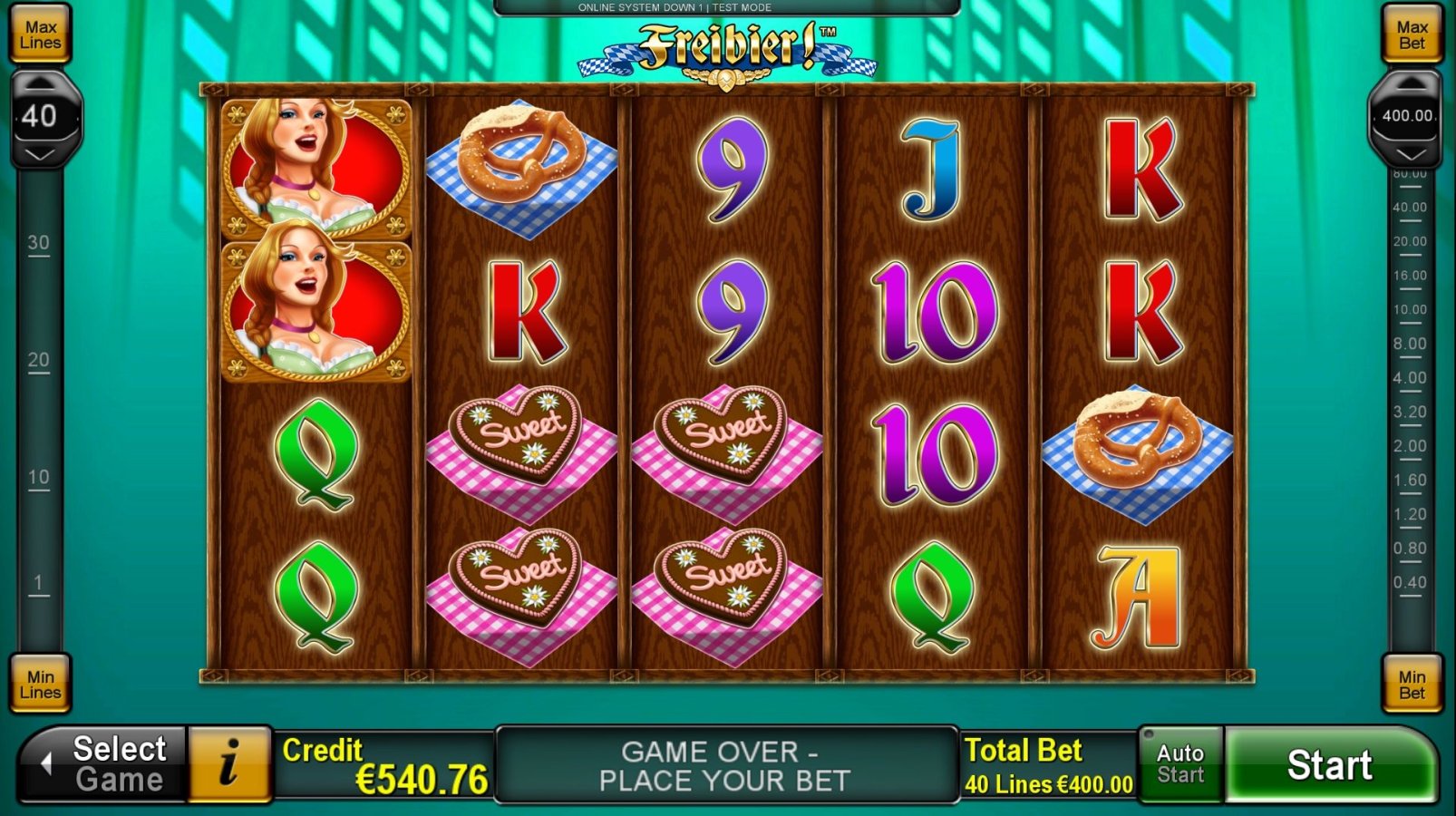The width and height of the screenshot is (1456, 816).
Task: Select 10 on the lines scale
Action: pyautogui.click(x=38, y=477)
